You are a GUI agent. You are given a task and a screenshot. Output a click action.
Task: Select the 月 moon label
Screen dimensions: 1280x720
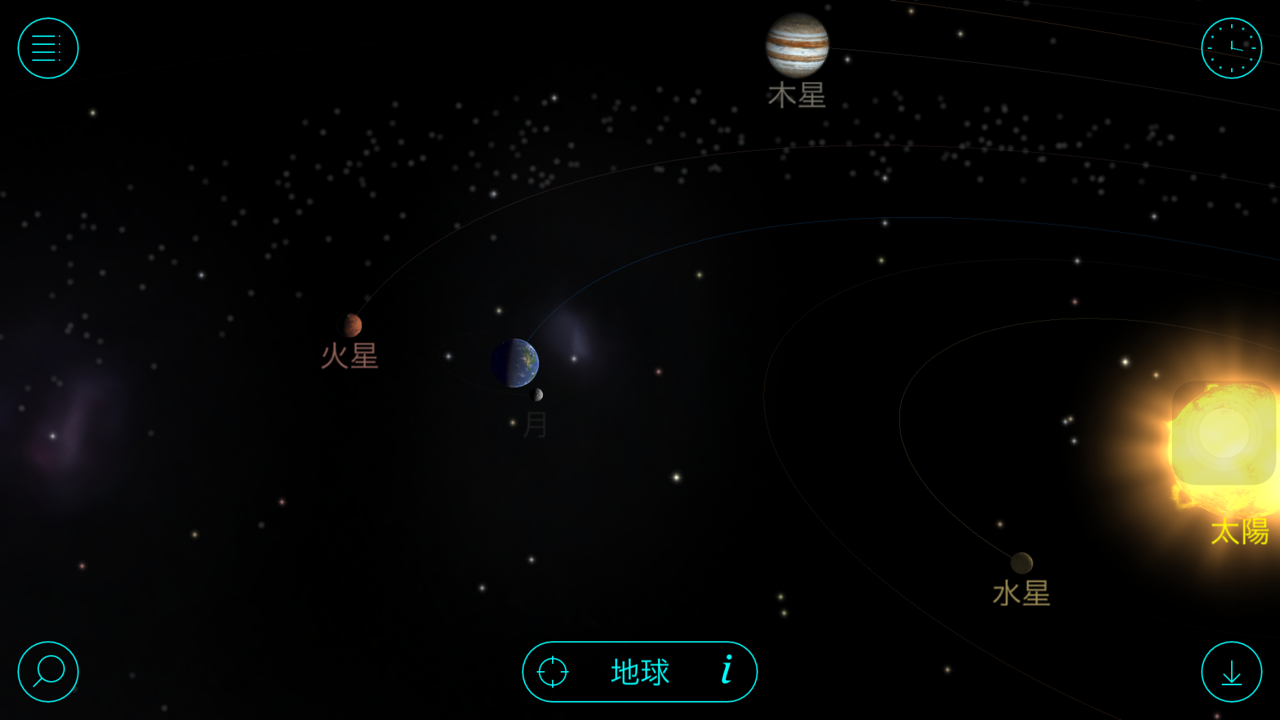pyautogui.click(x=535, y=425)
